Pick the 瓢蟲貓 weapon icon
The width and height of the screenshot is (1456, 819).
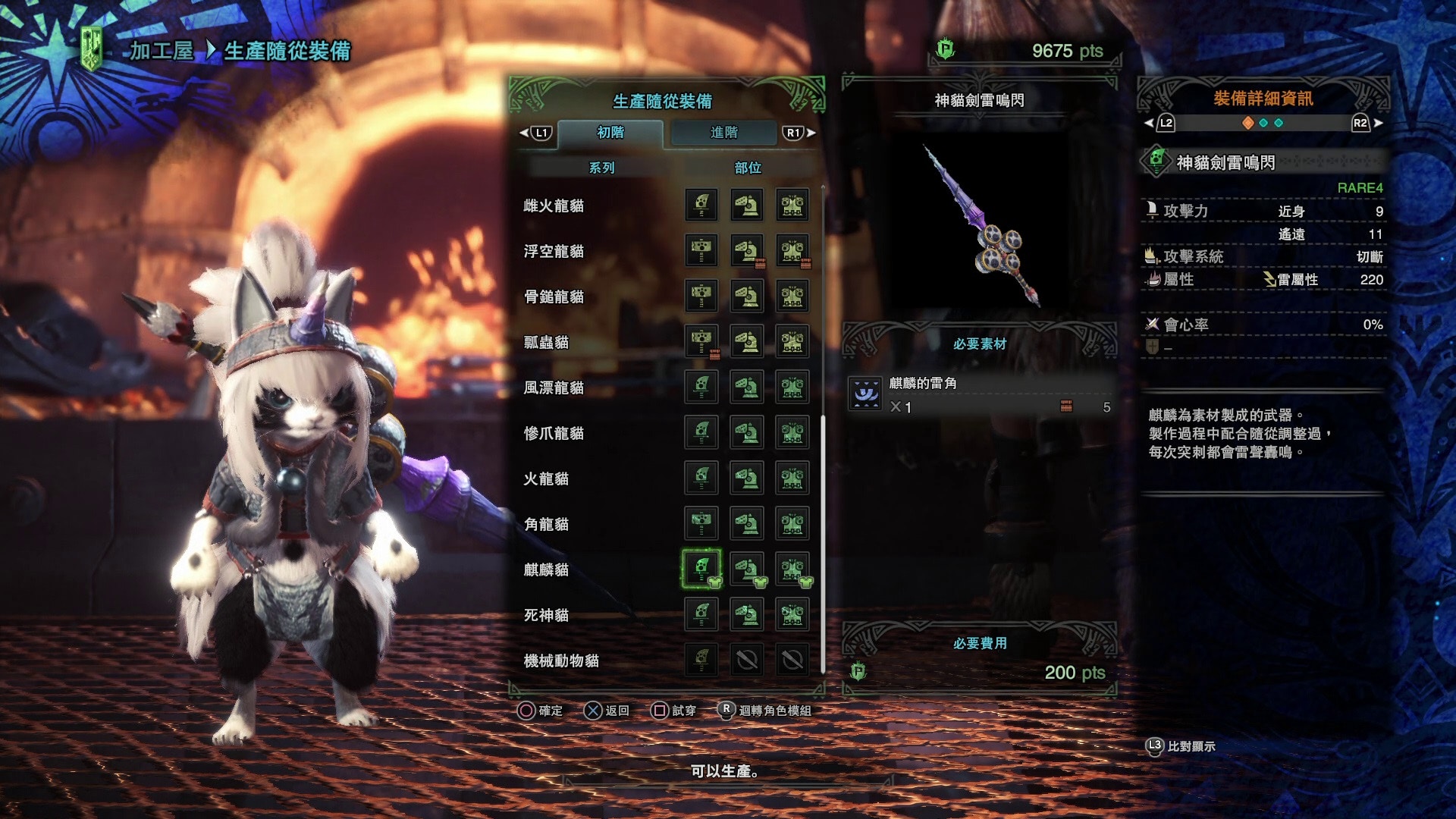(701, 341)
